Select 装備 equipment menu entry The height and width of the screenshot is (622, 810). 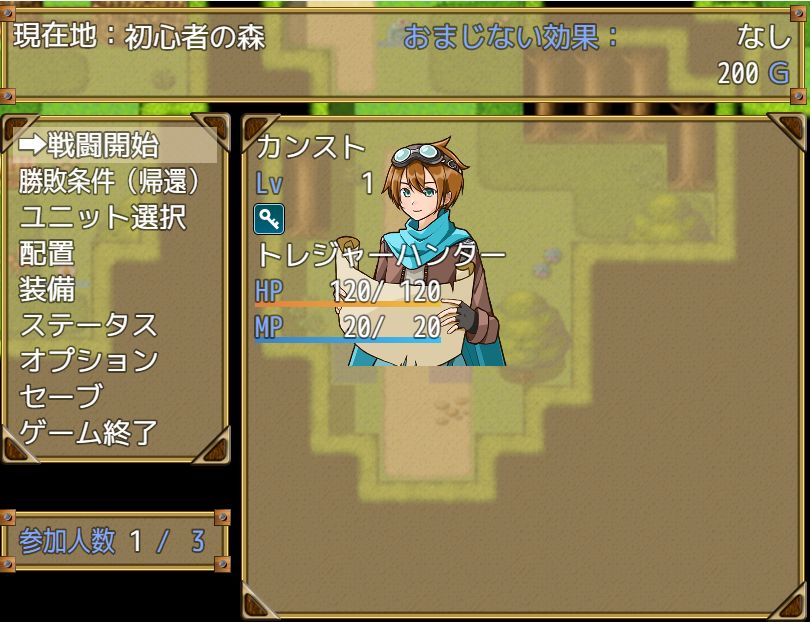coord(48,289)
